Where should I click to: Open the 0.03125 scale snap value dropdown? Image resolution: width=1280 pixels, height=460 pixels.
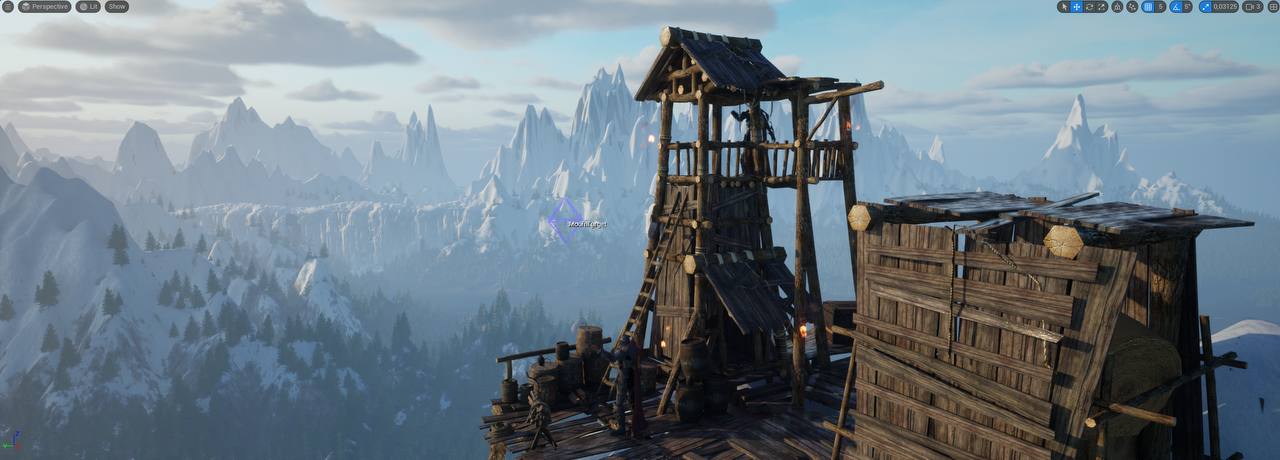(1225, 6)
